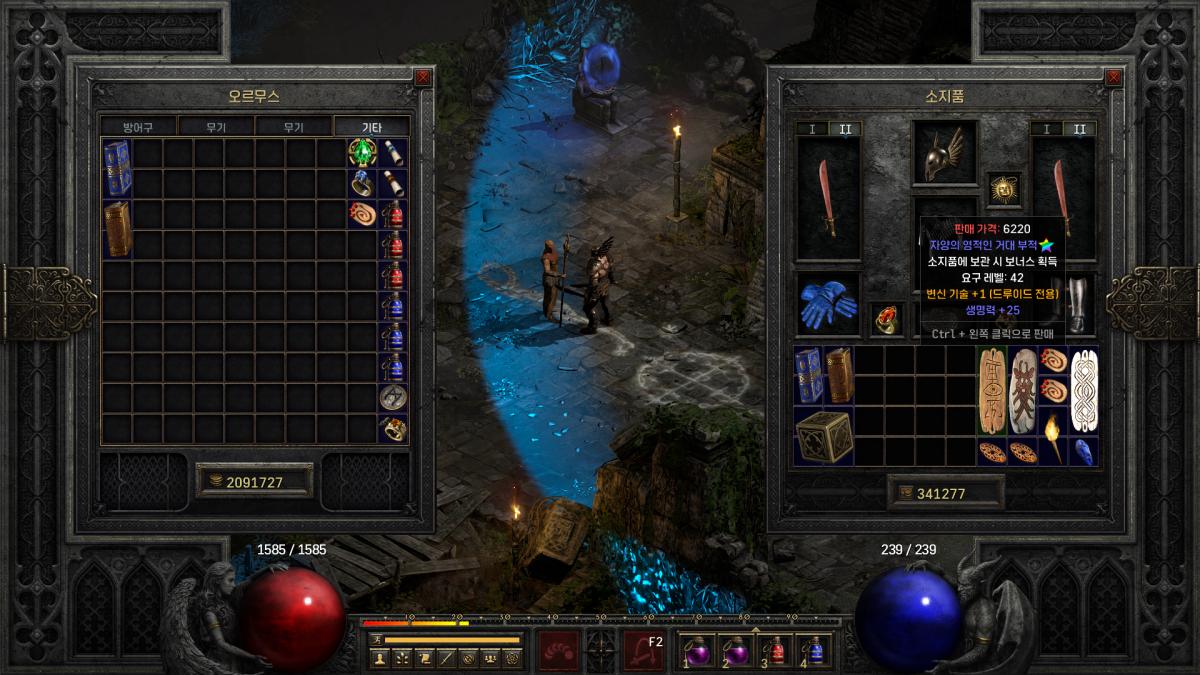
Task: Select the Horadric Cube in inventory
Action: [823, 436]
